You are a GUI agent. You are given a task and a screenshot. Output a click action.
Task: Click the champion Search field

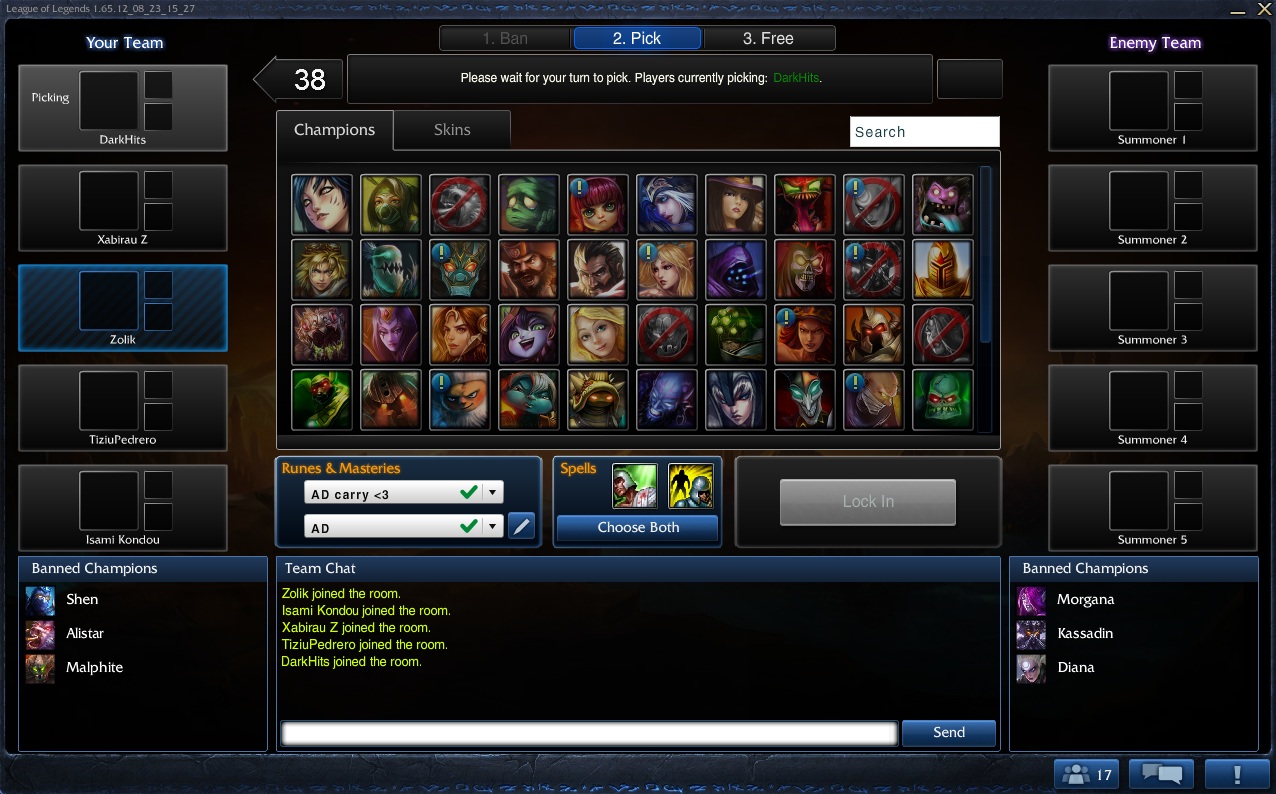(924, 132)
